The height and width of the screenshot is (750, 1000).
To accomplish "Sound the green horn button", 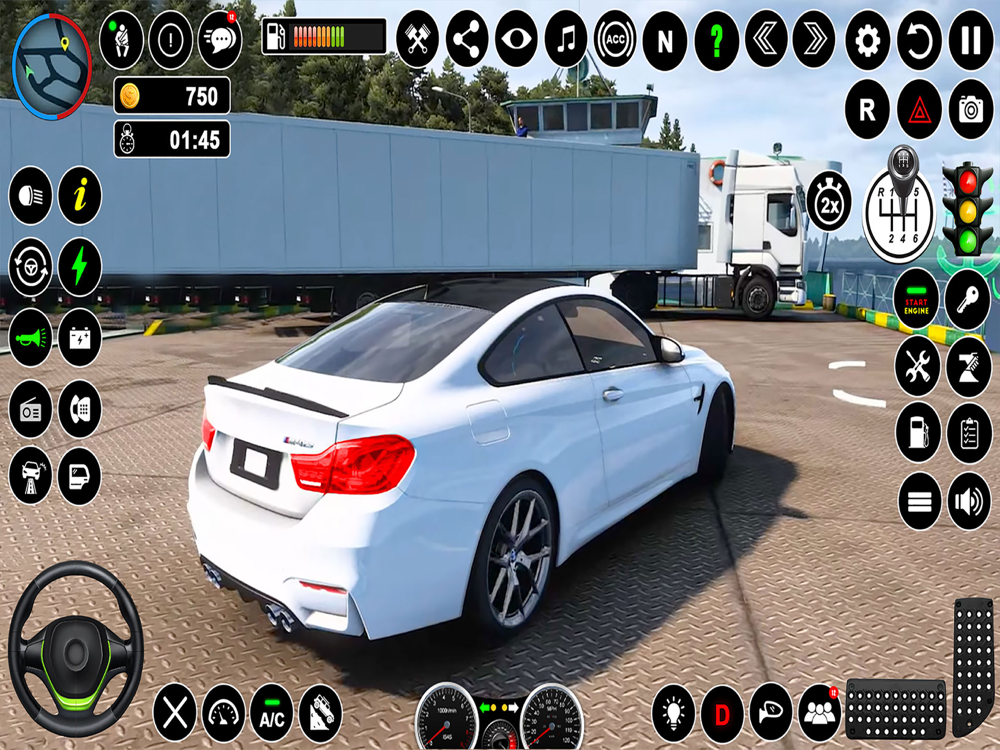I will (x=31, y=338).
